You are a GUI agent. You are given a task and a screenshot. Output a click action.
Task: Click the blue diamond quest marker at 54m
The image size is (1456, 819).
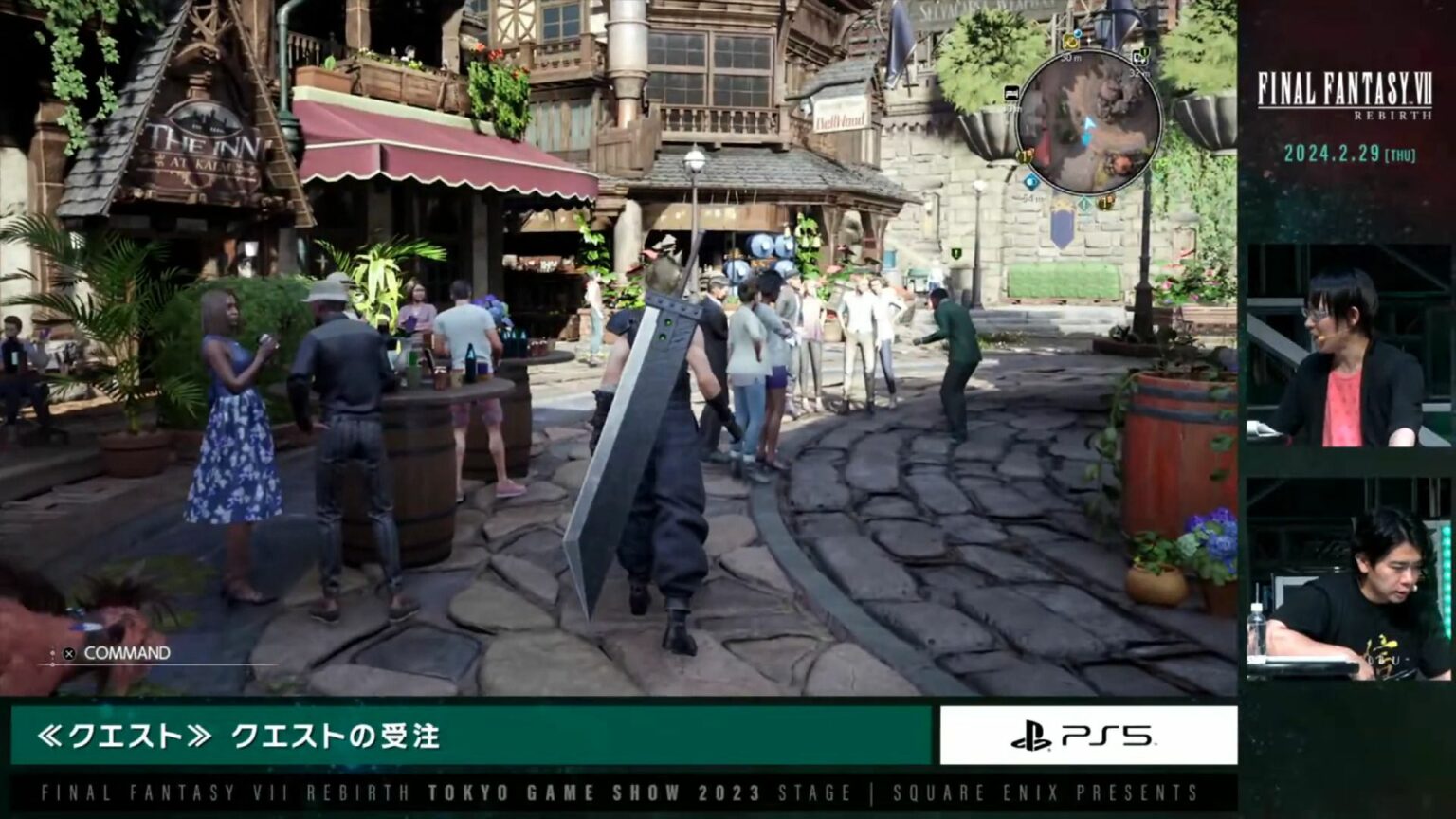coord(1029,181)
